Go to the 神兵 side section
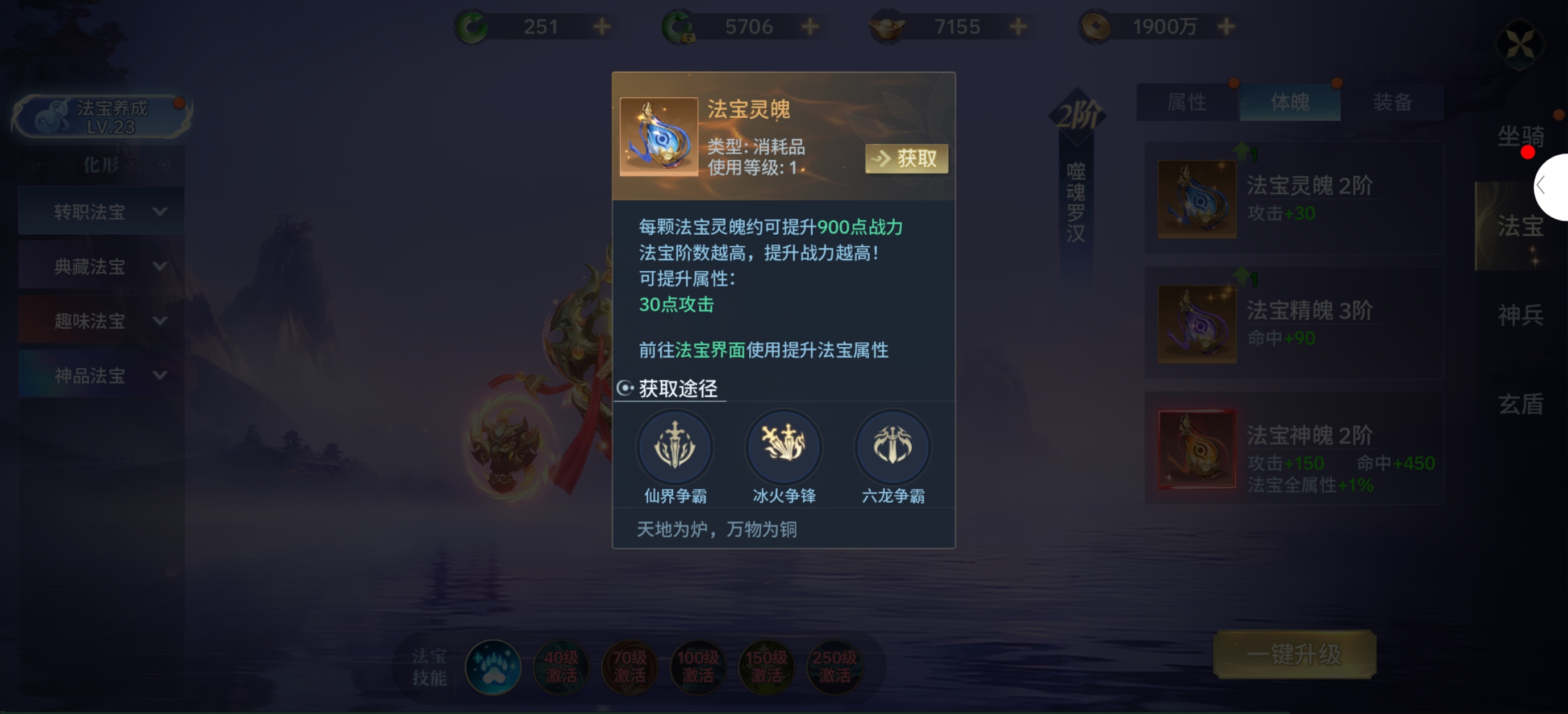 tap(1520, 315)
